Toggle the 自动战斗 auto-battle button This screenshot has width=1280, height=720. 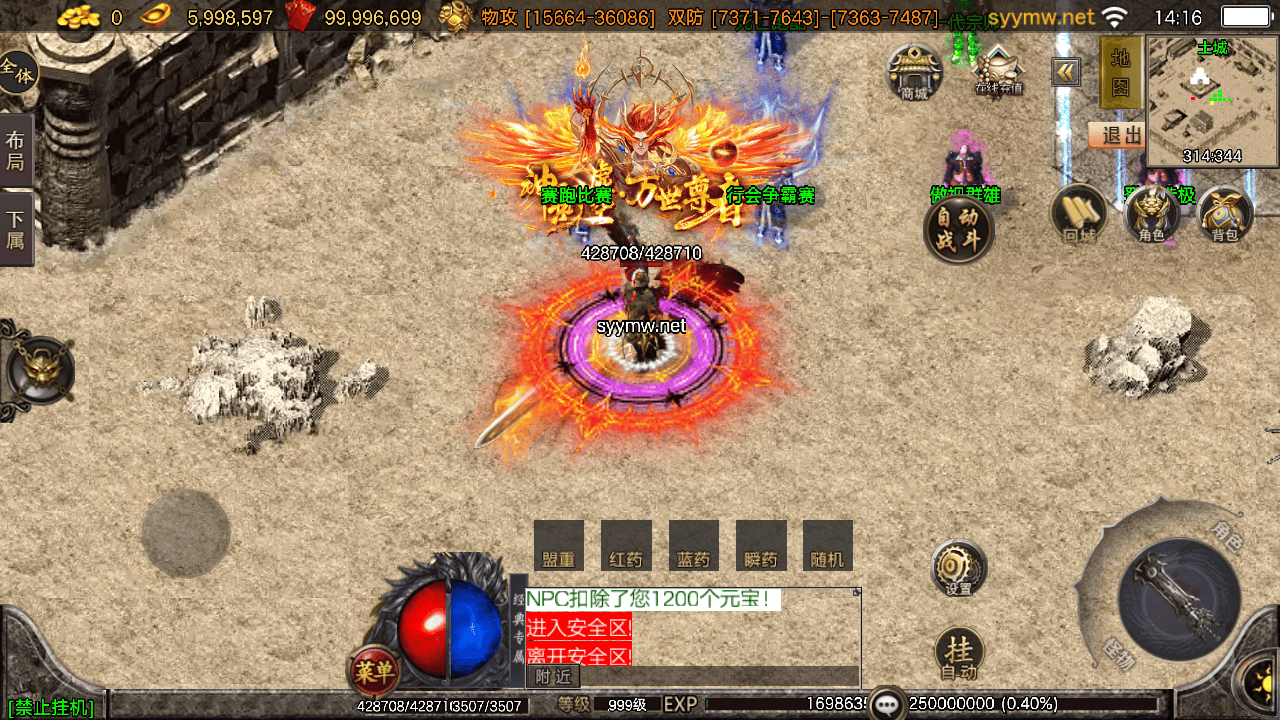click(958, 230)
